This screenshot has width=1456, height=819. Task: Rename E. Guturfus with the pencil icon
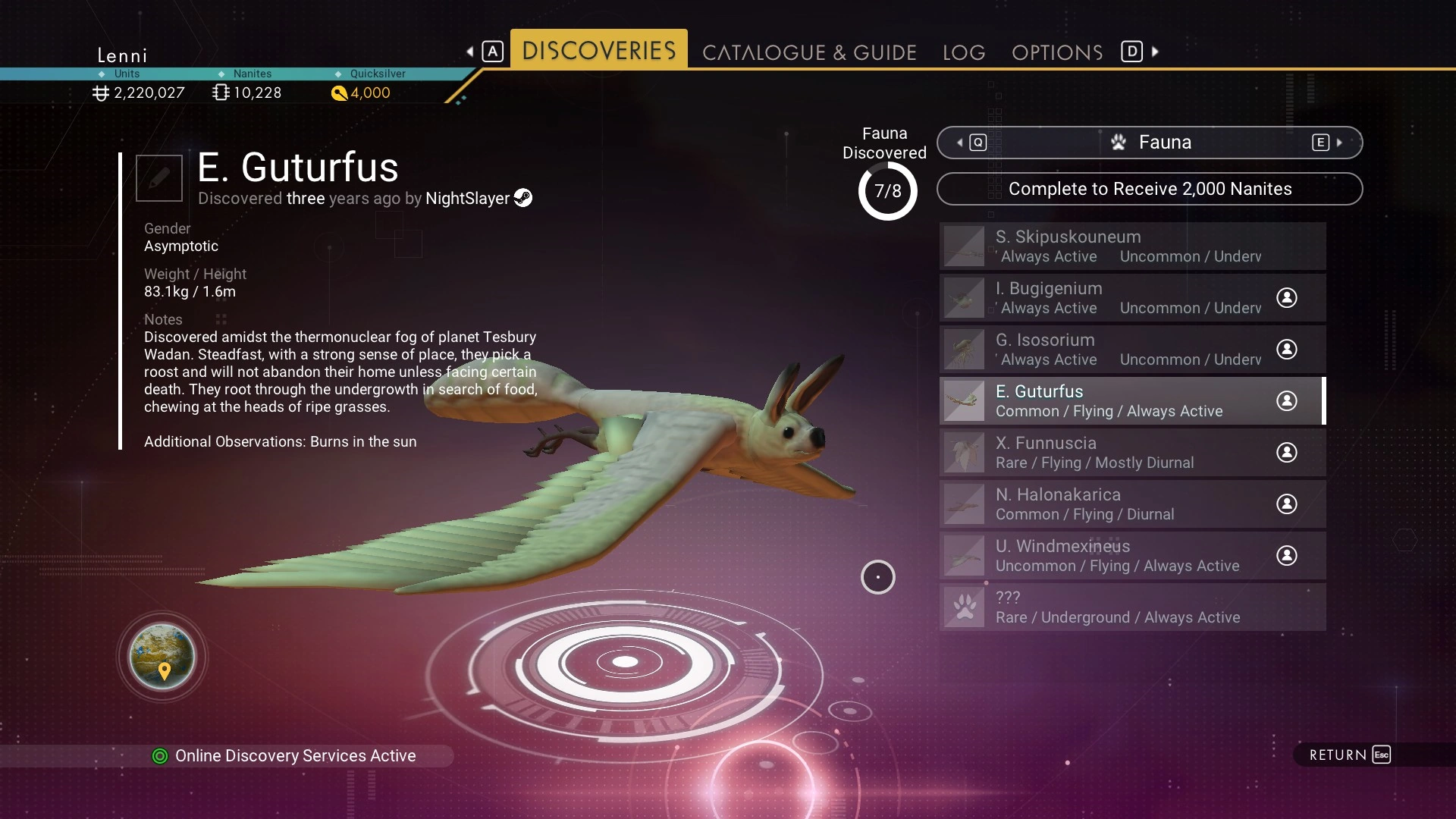[159, 178]
